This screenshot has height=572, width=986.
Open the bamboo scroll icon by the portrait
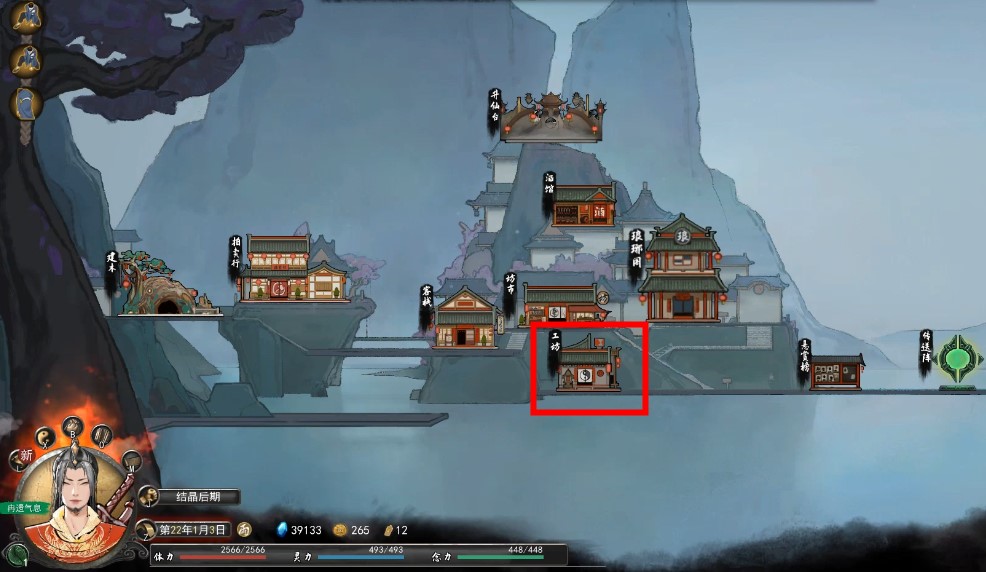pos(102,435)
